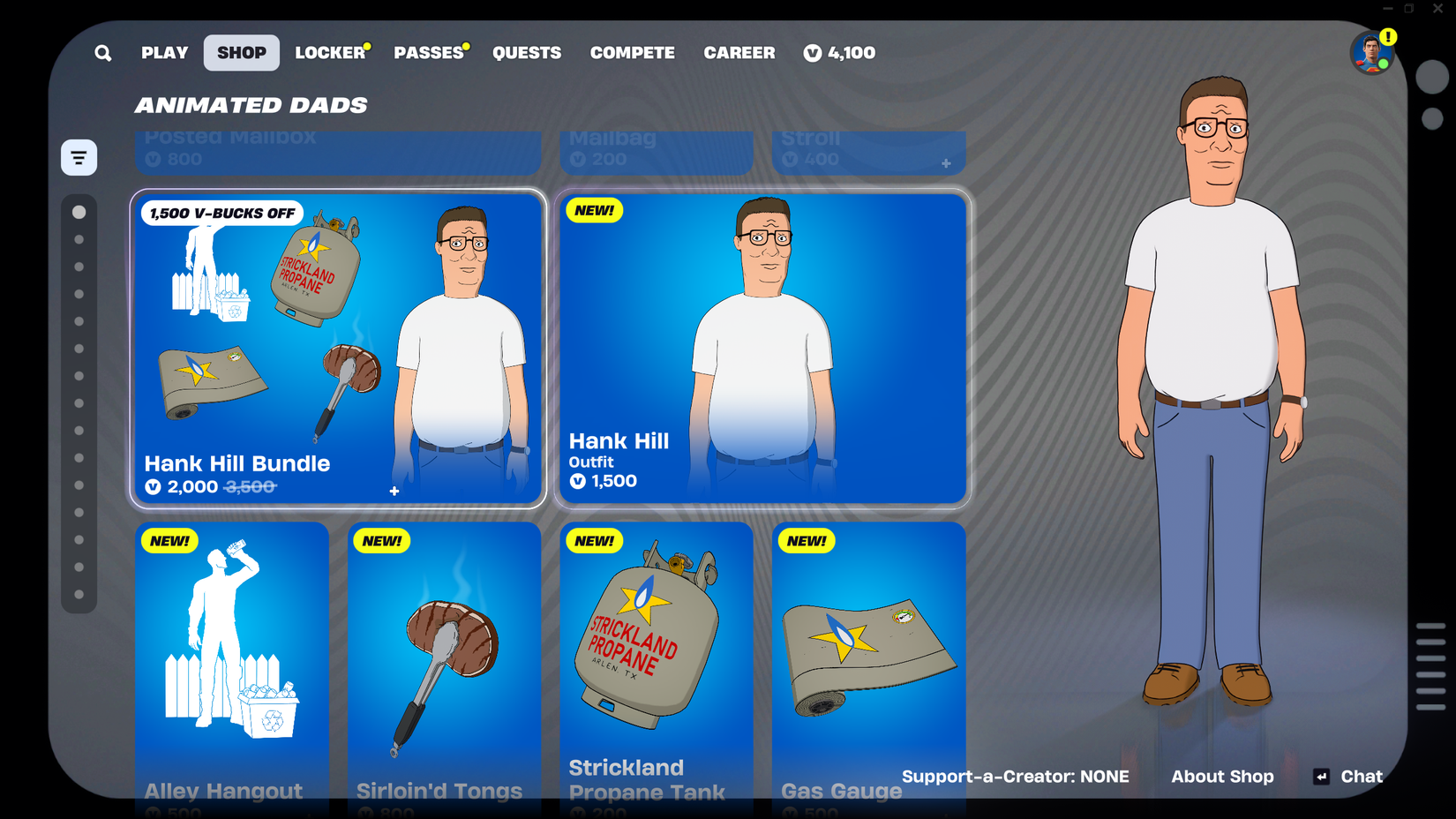This screenshot has height=819, width=1456.
Task: Open the search icon in the navigation bar
Action: point(102,53)
